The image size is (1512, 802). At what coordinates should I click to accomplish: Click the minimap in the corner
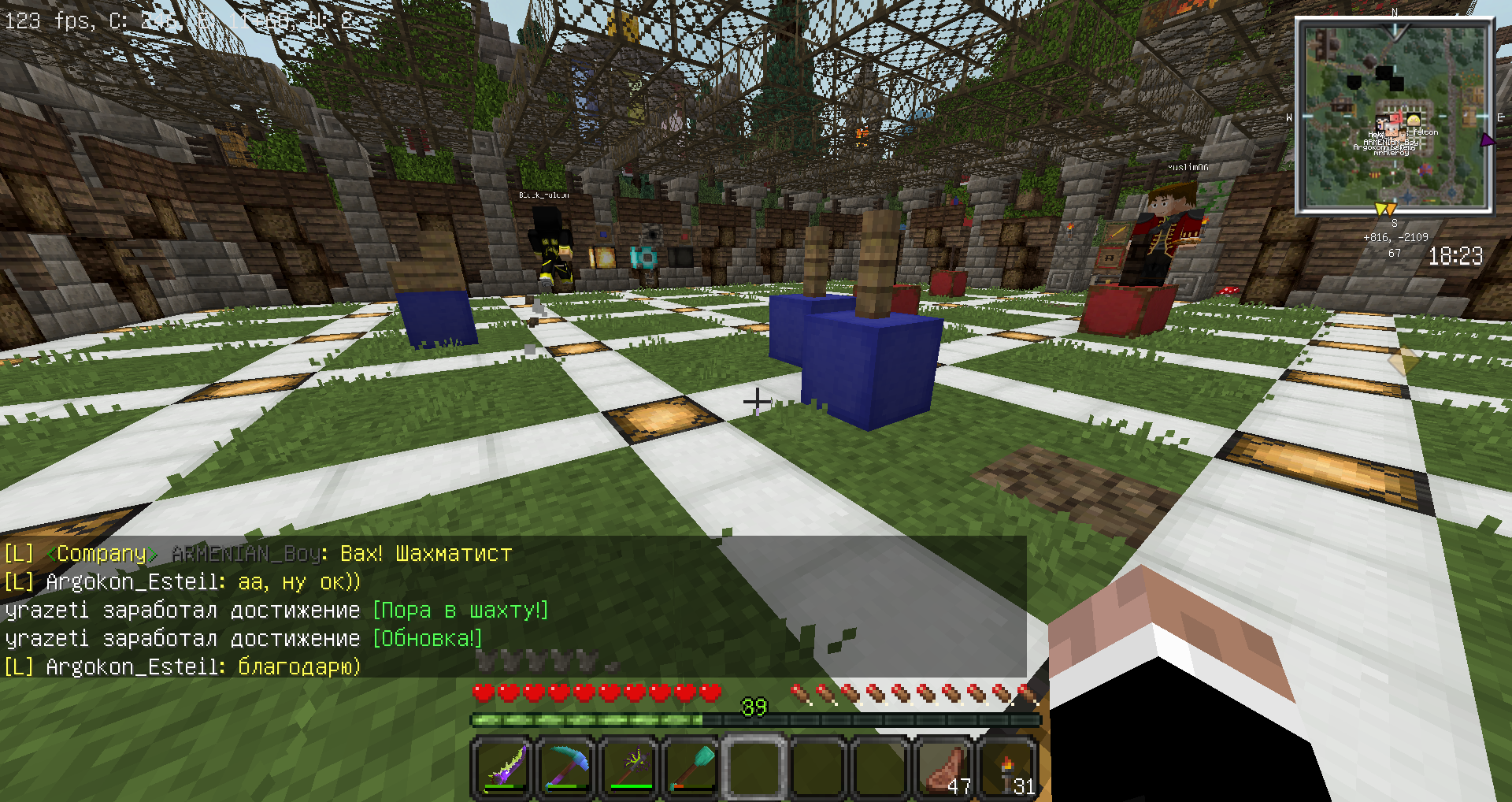tap(1394, 117)
